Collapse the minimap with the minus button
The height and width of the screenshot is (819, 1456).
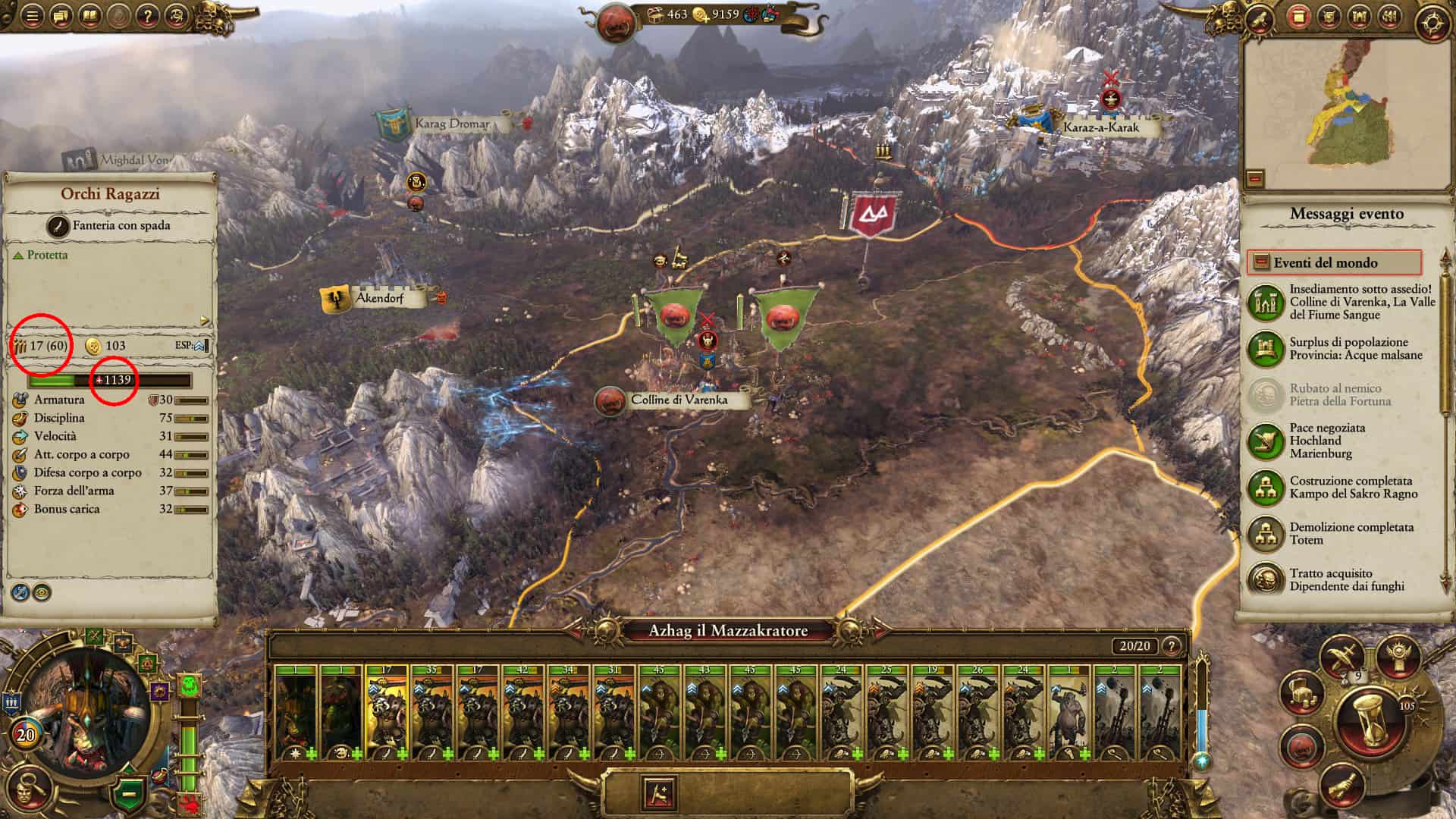1255,179
